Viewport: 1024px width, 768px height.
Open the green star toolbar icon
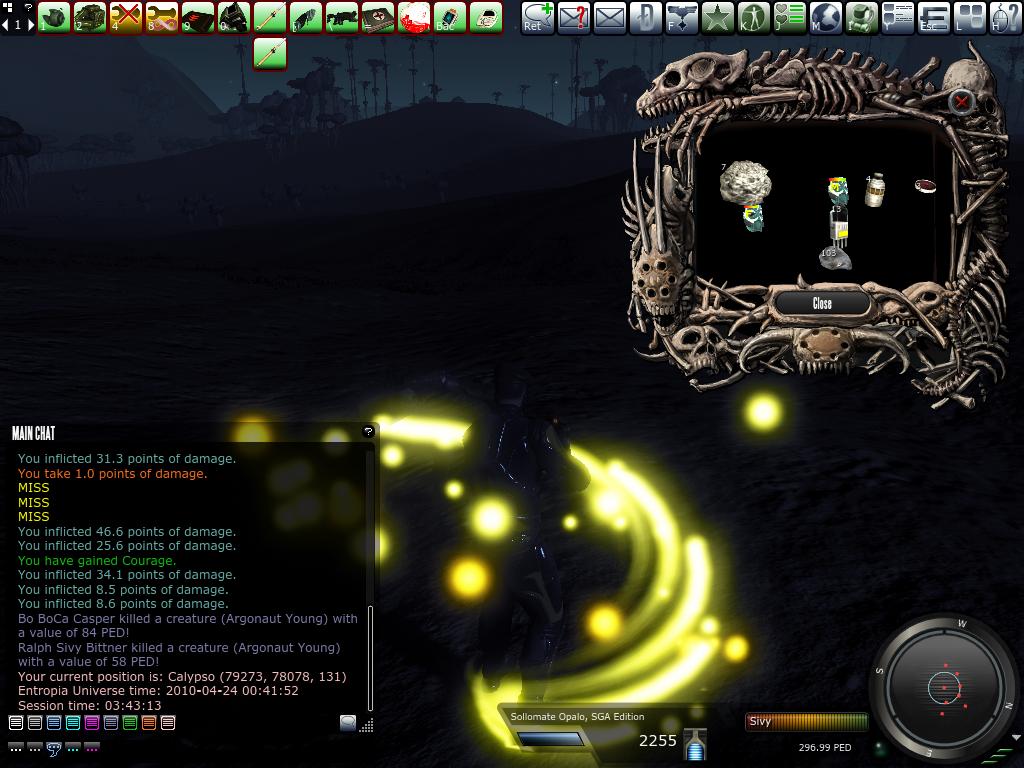coord(717,17)
